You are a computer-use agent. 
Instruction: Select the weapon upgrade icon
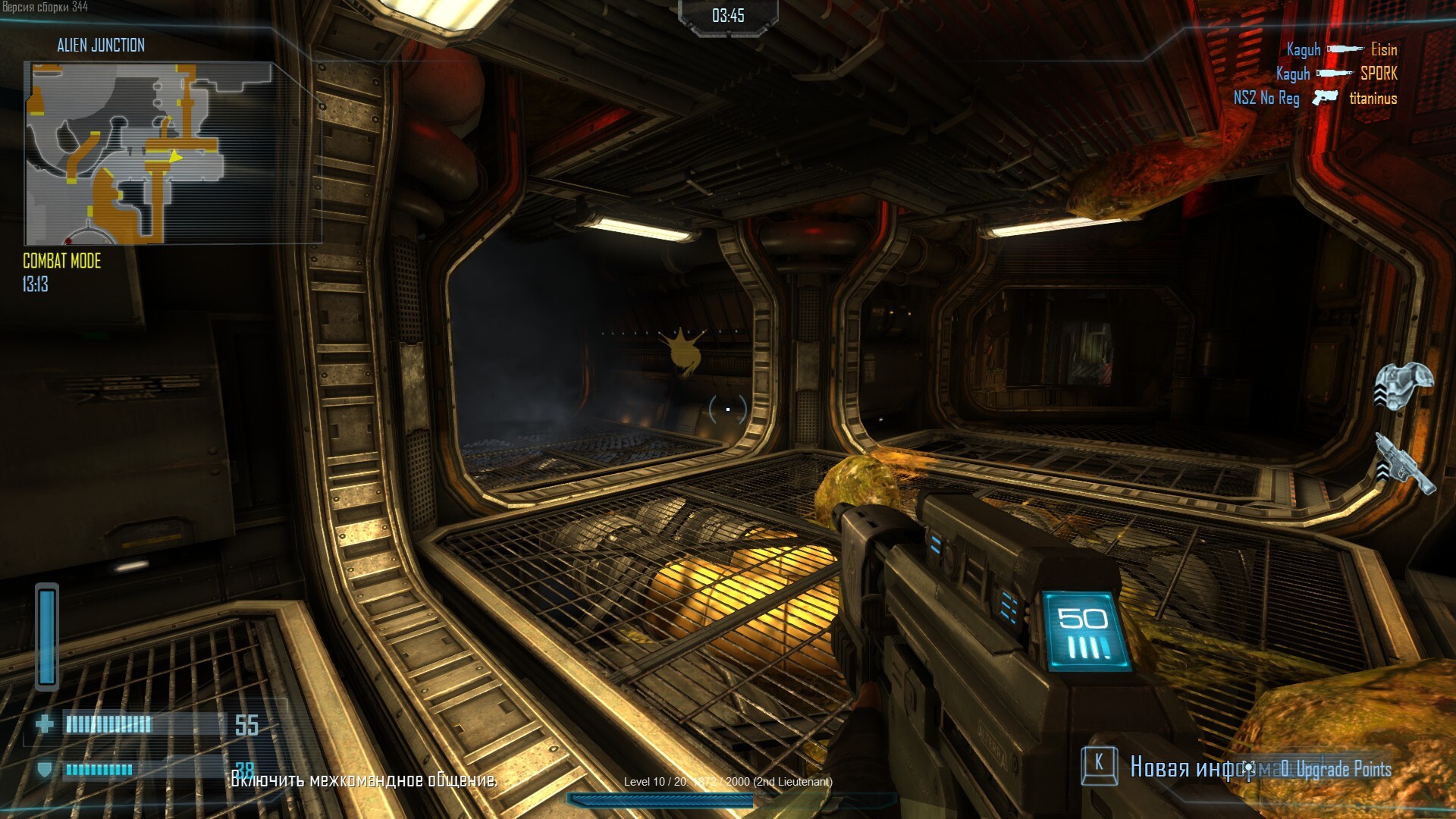pos(1404,464)
